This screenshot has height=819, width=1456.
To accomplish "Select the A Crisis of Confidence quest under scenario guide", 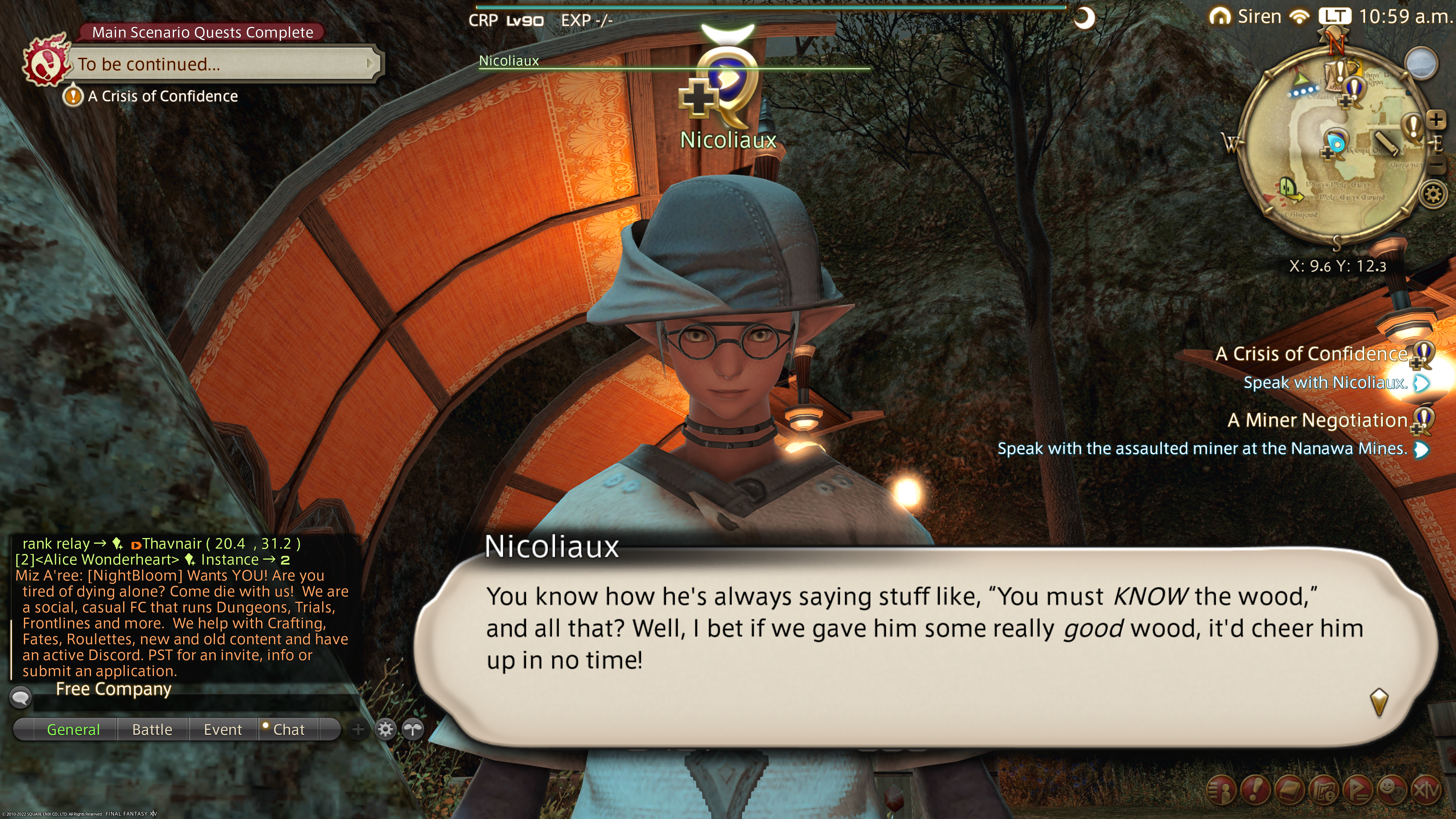I will 162,96.
